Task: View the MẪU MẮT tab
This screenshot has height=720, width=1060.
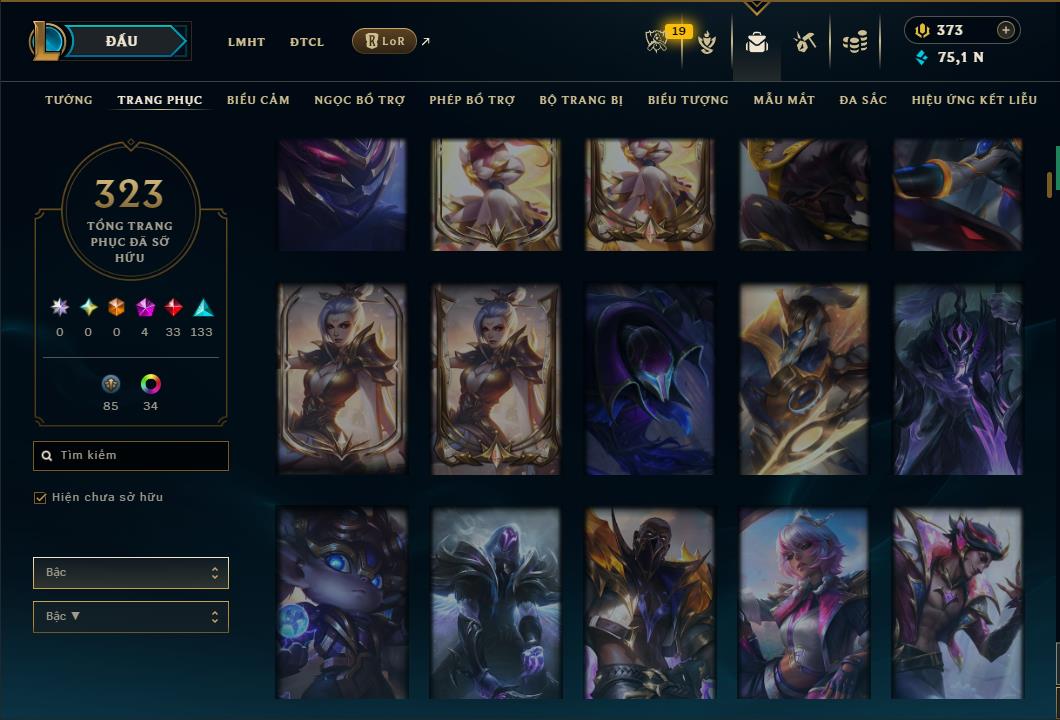Action: coord(784,100)
